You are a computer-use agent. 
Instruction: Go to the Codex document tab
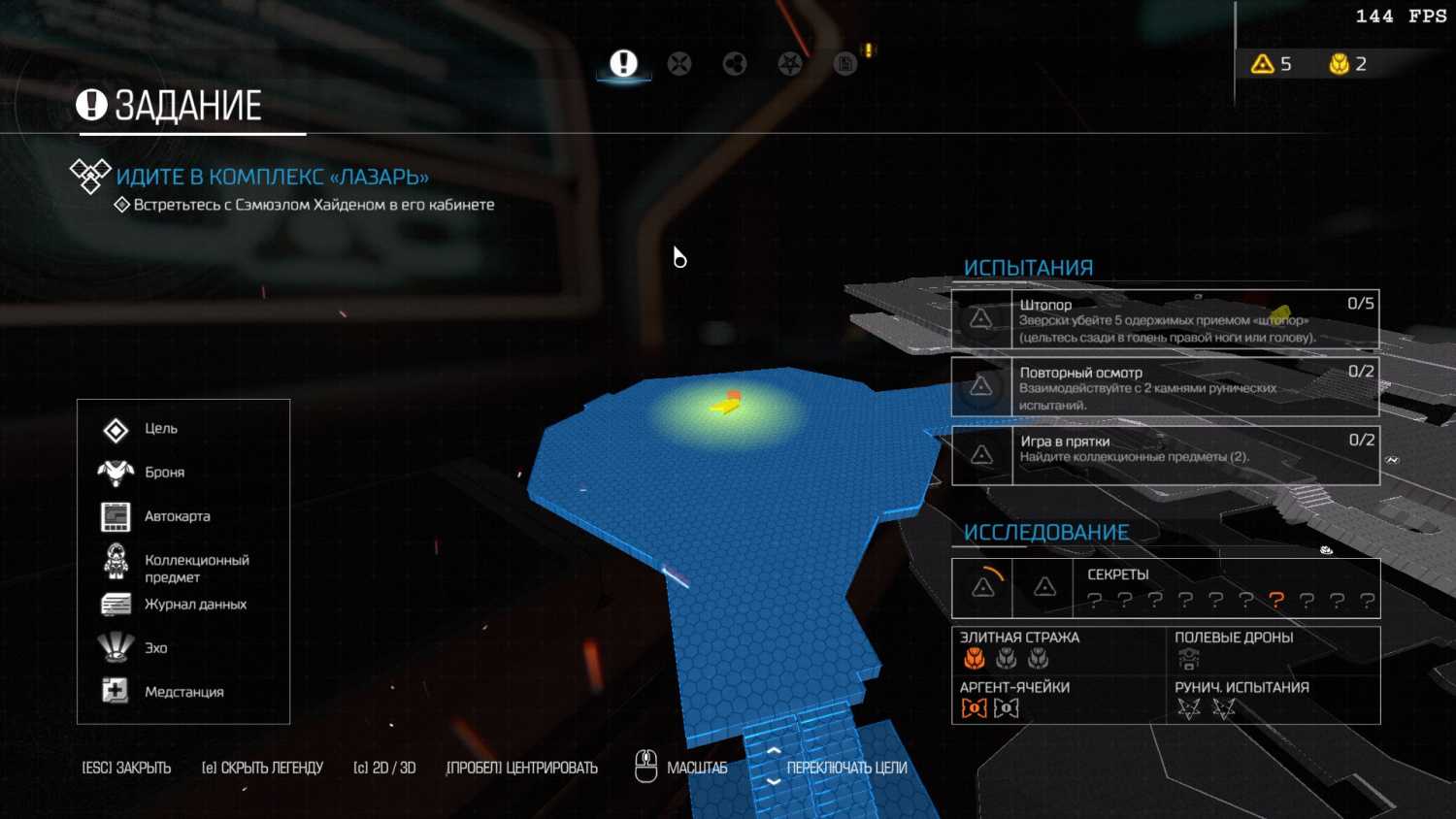[x=845, y=64]
